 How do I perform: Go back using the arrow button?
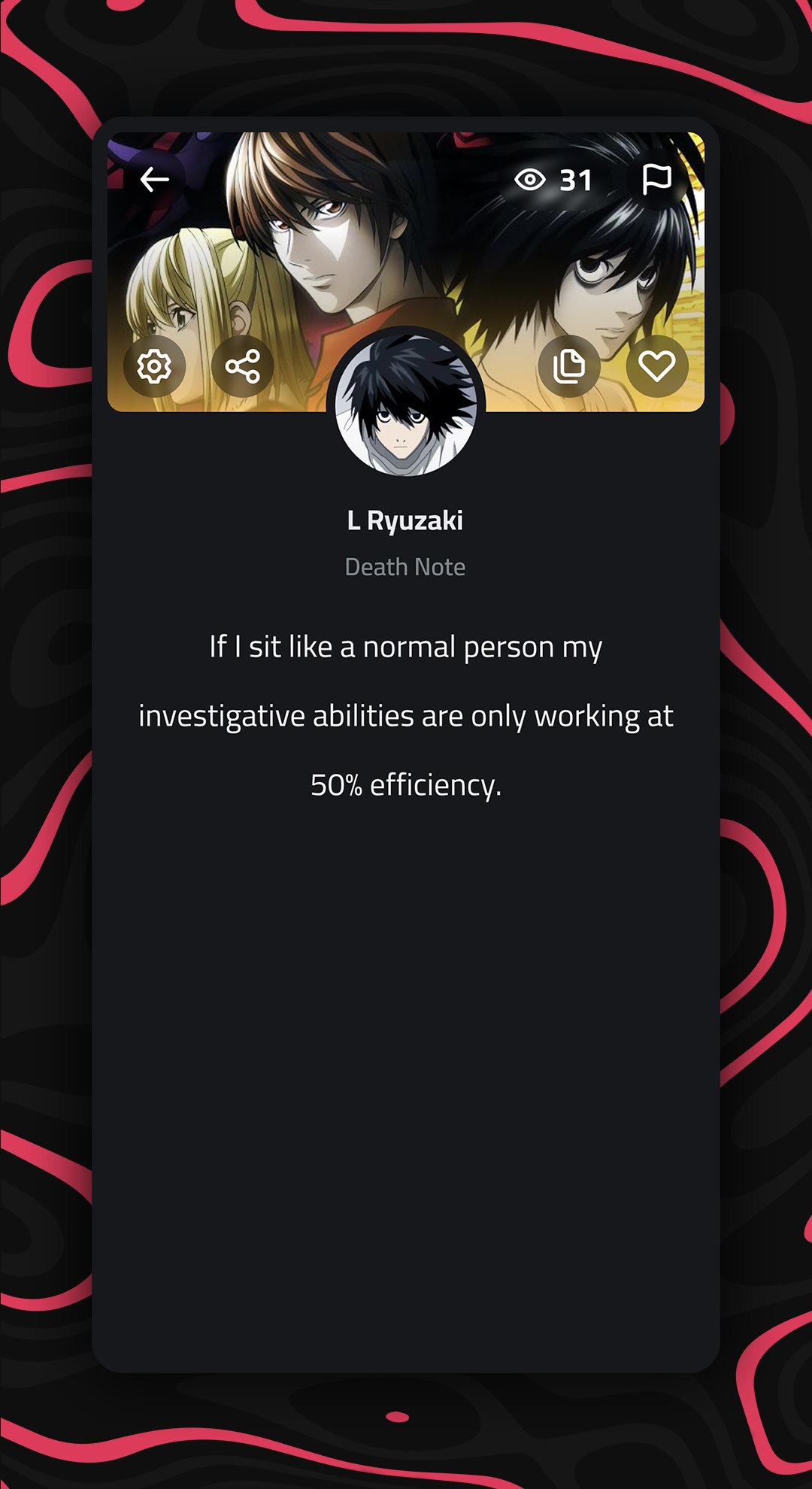click(x=154, y=180)
